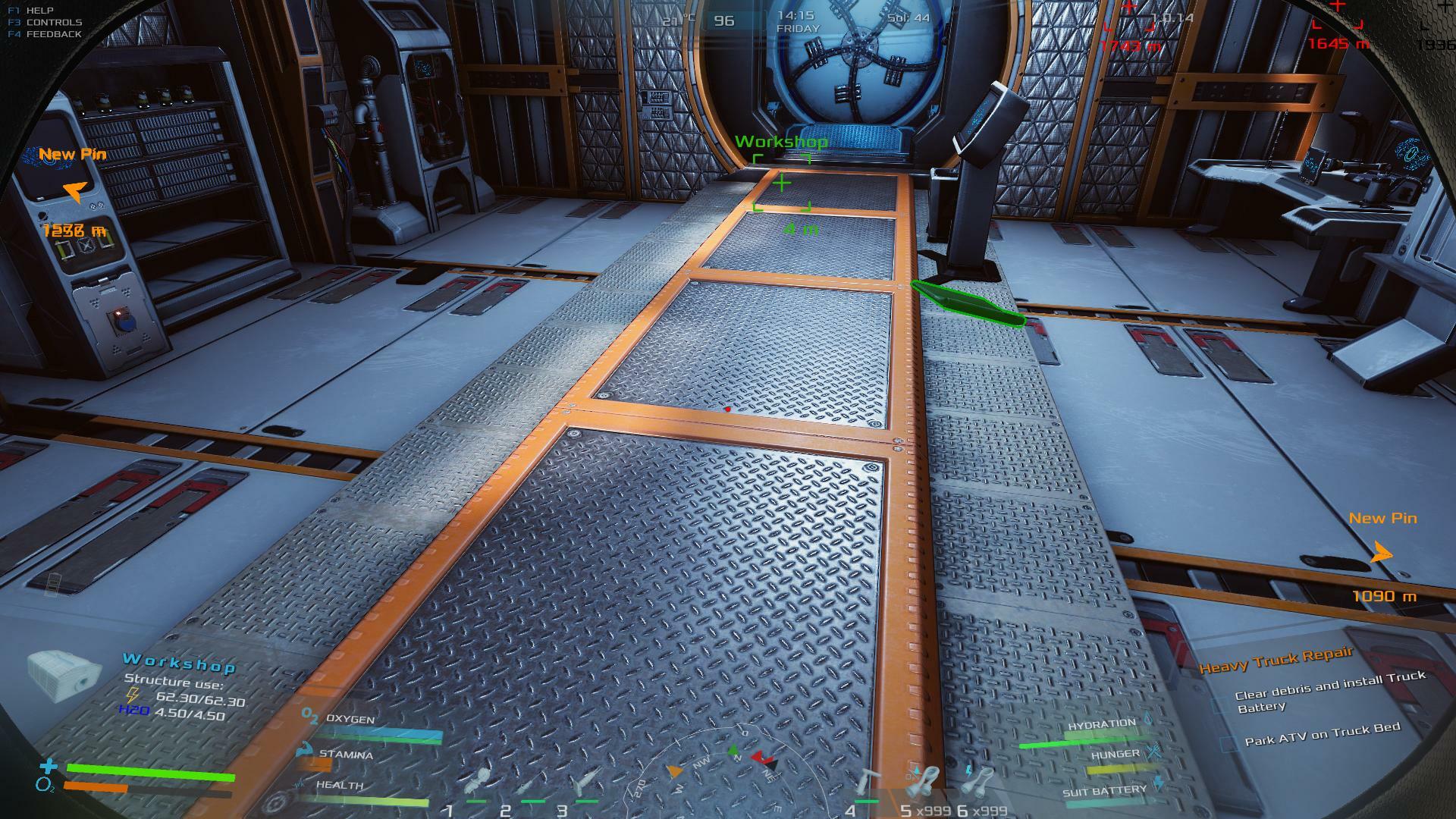Click the New Pin marker at 1090 m
The image size is (1456, 819).
coord(1382,553)
